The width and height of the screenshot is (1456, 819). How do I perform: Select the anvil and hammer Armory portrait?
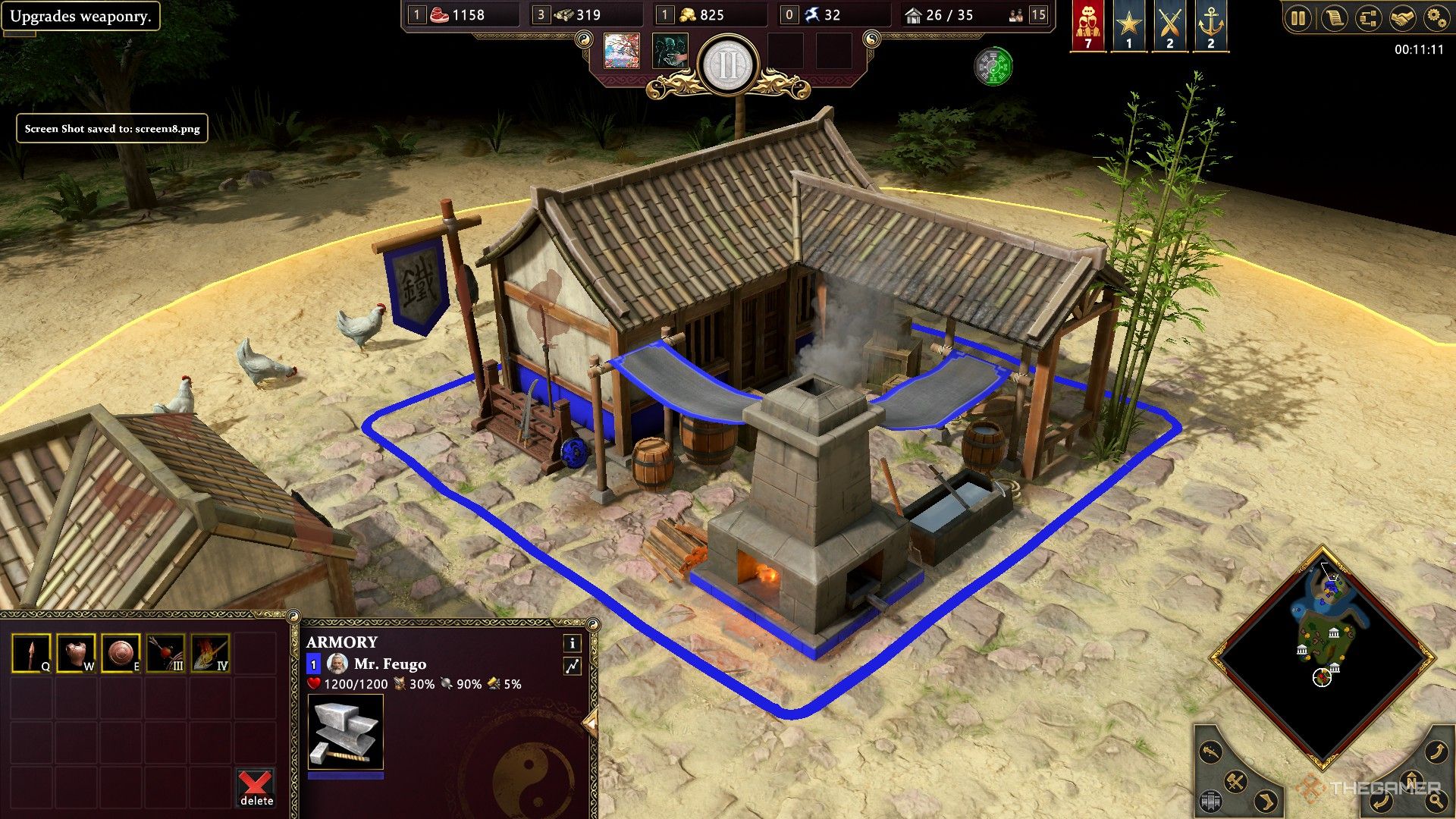click(x=345, y=733)
